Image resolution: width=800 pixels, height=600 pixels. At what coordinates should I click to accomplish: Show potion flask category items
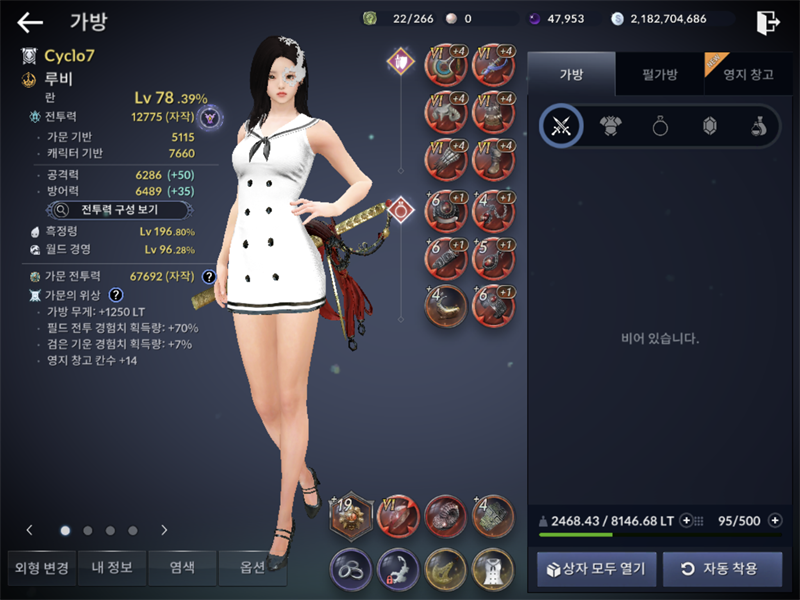tap(758, 126)
